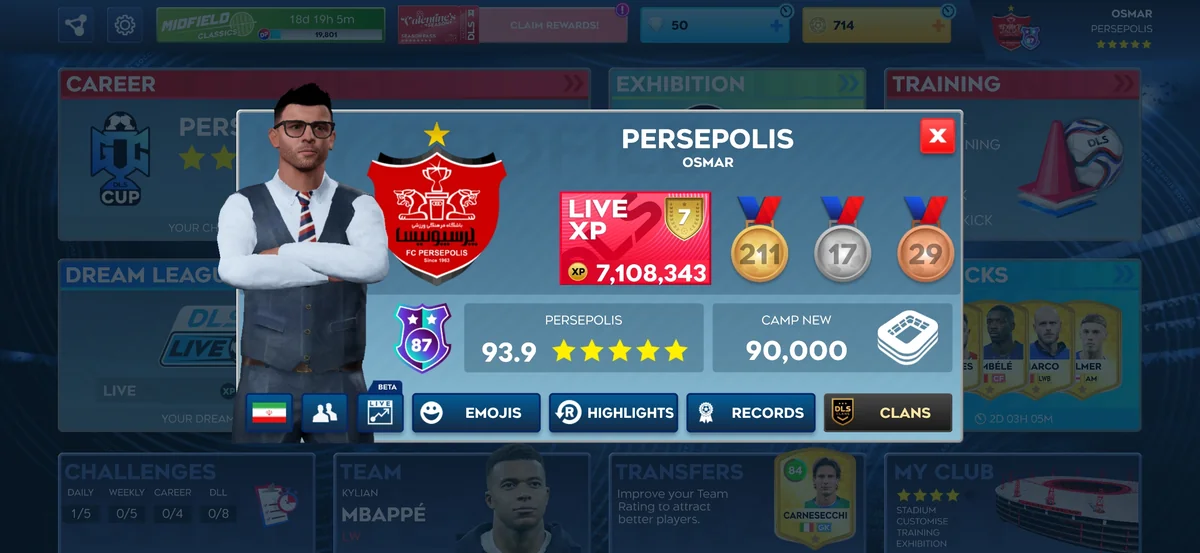Open the settings gear icon
This screenshot has height=553, width=1200.
pos(125,25)
